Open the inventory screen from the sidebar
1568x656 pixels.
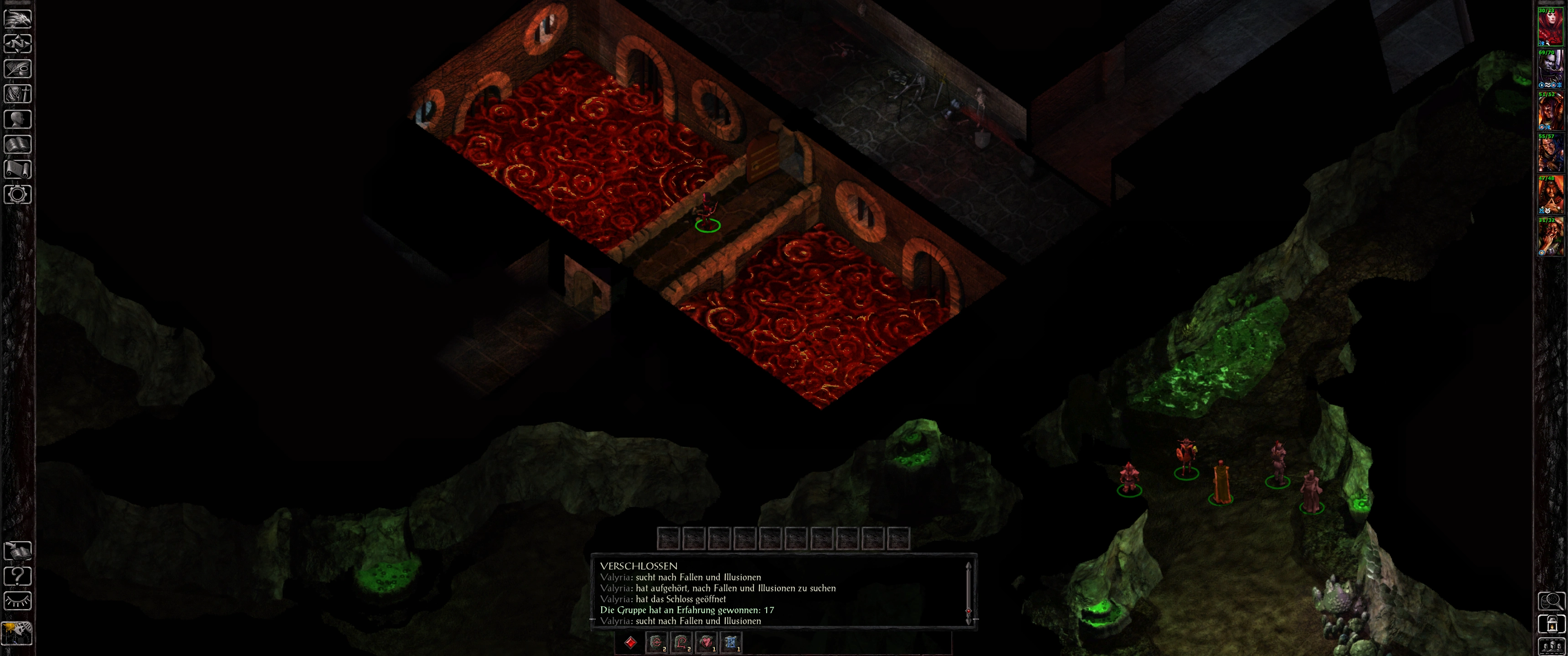coord(18,94)
